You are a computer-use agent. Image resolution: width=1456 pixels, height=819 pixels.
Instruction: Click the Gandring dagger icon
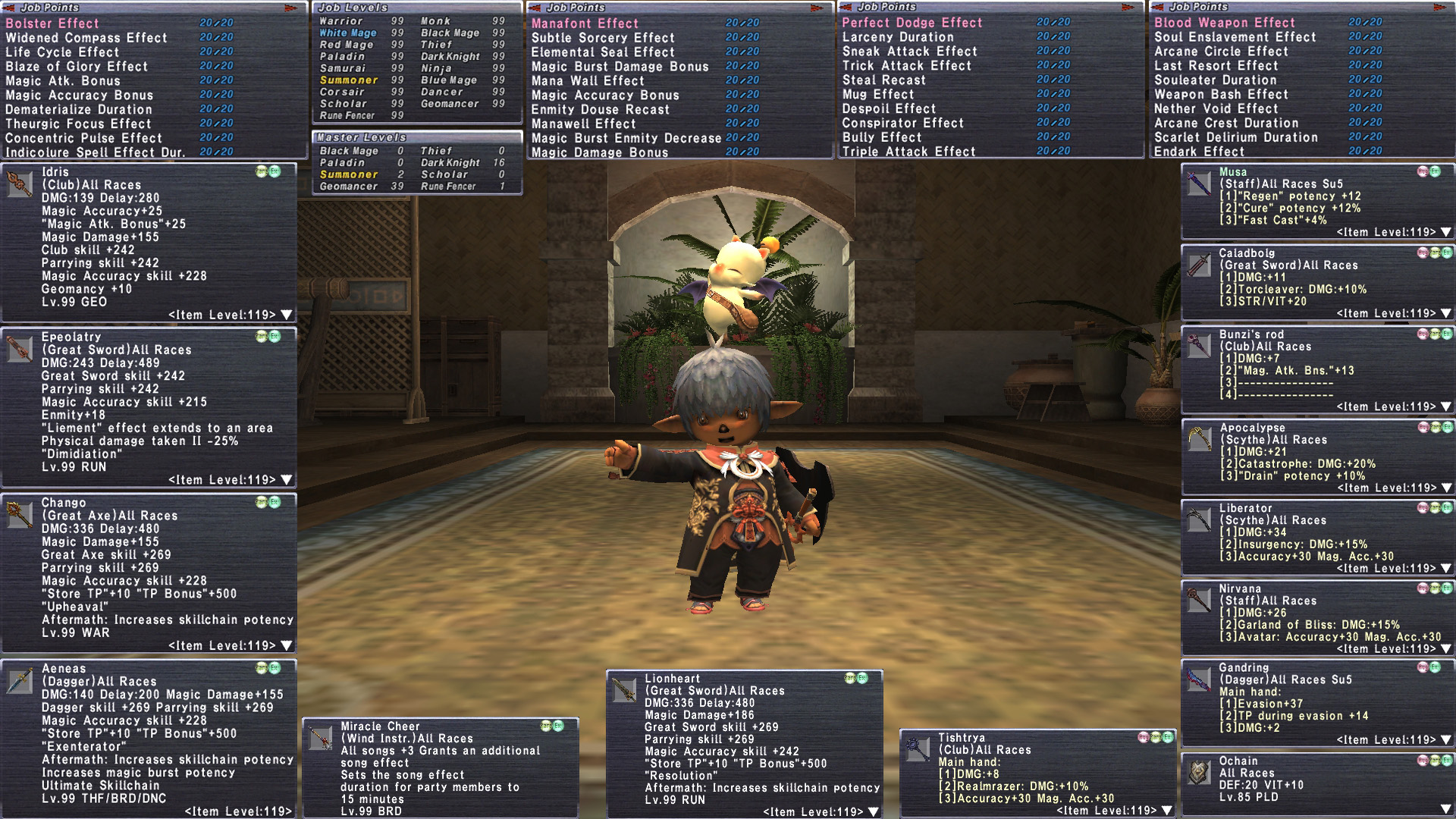pos(1199,679)
